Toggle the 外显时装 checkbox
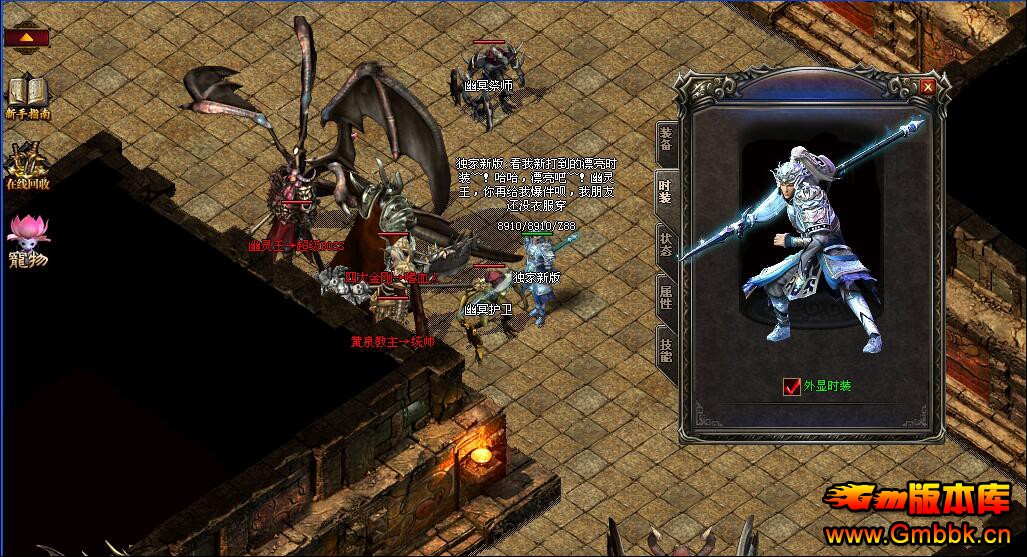 click(792, 386)
